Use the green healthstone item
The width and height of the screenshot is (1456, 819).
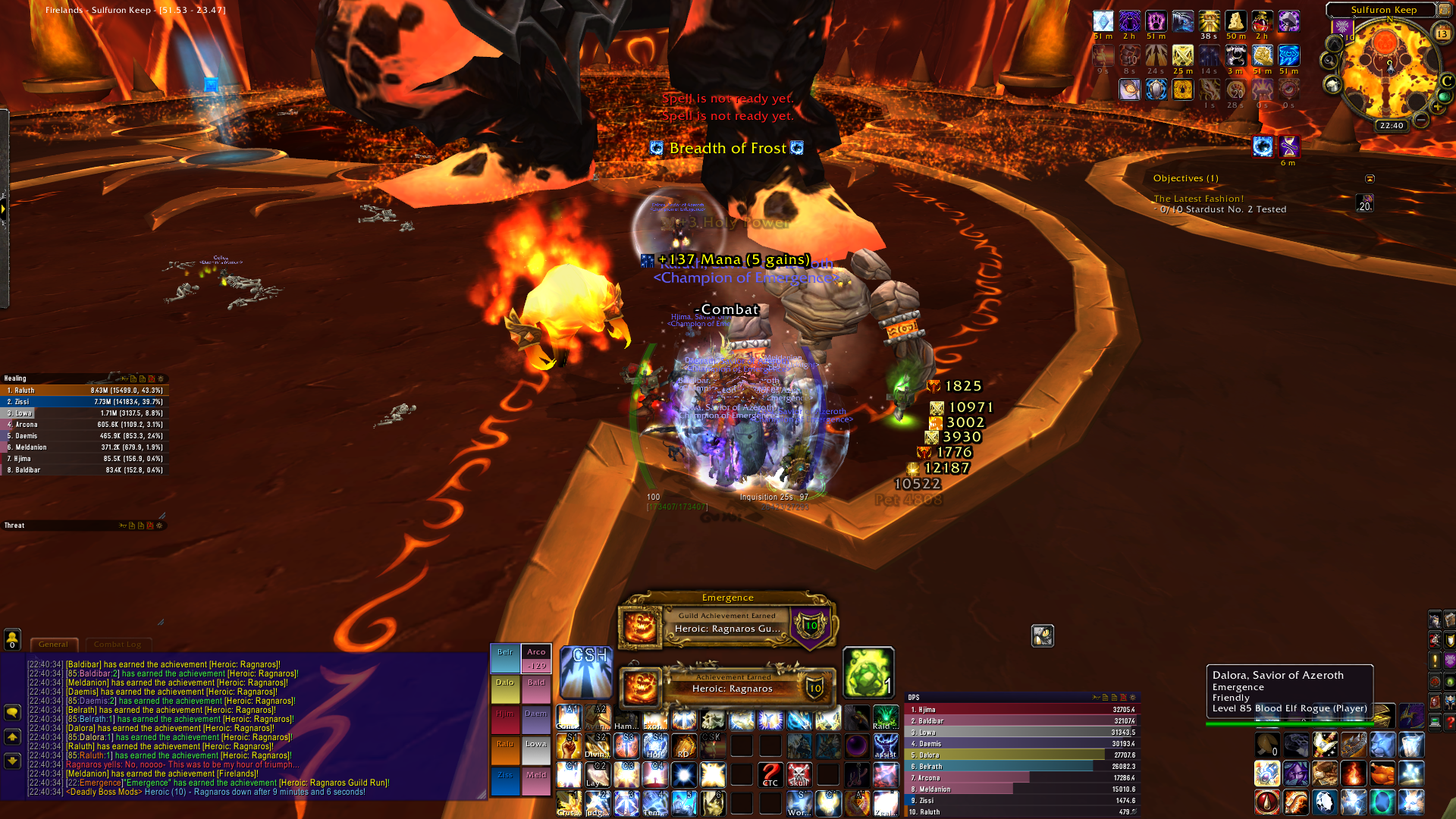tap(868, 672)
